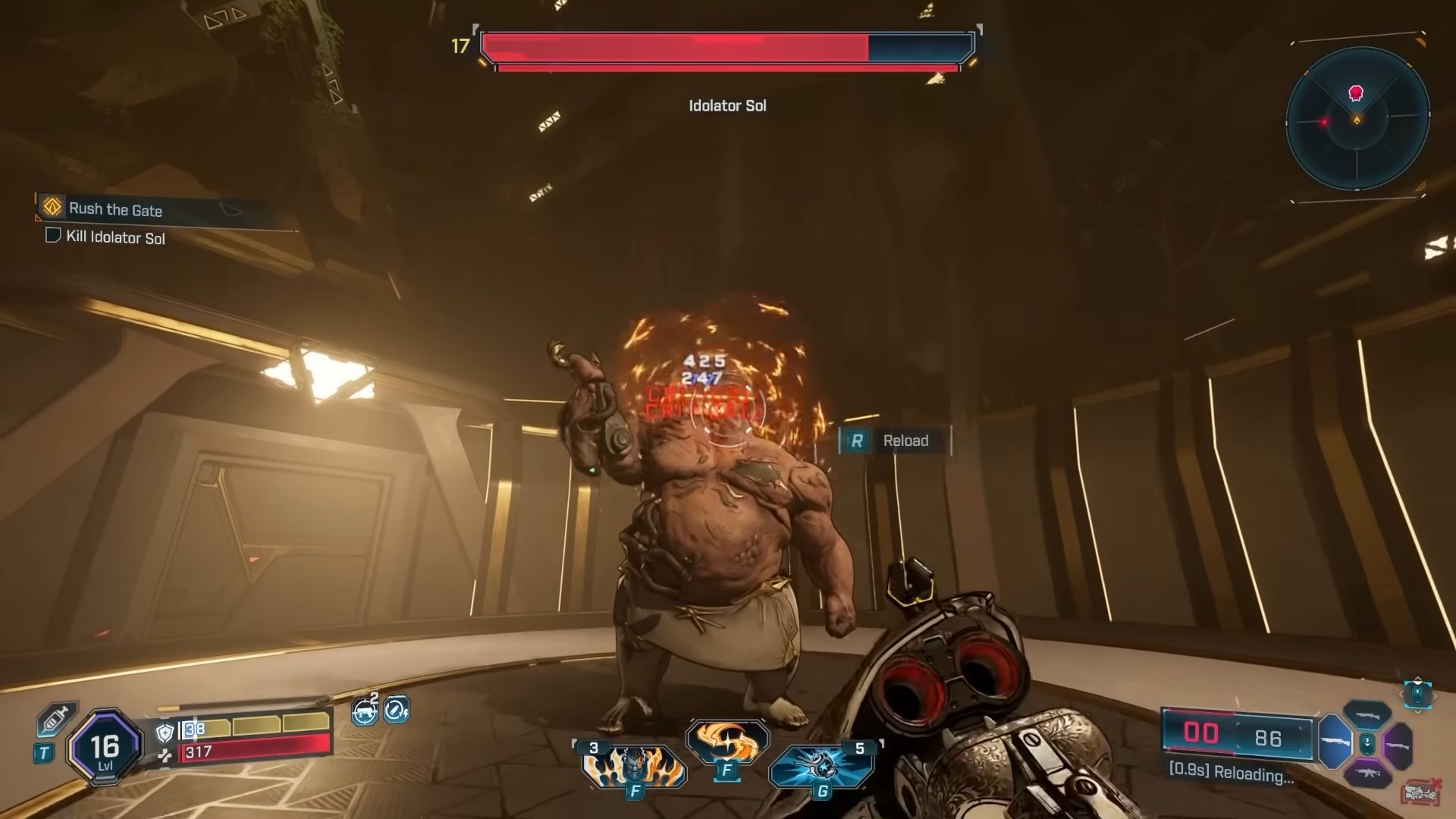This screenshot has width=1456, height=819.
Task: Click the melee fist icon in bottom right
Action: pos(1420,792)
